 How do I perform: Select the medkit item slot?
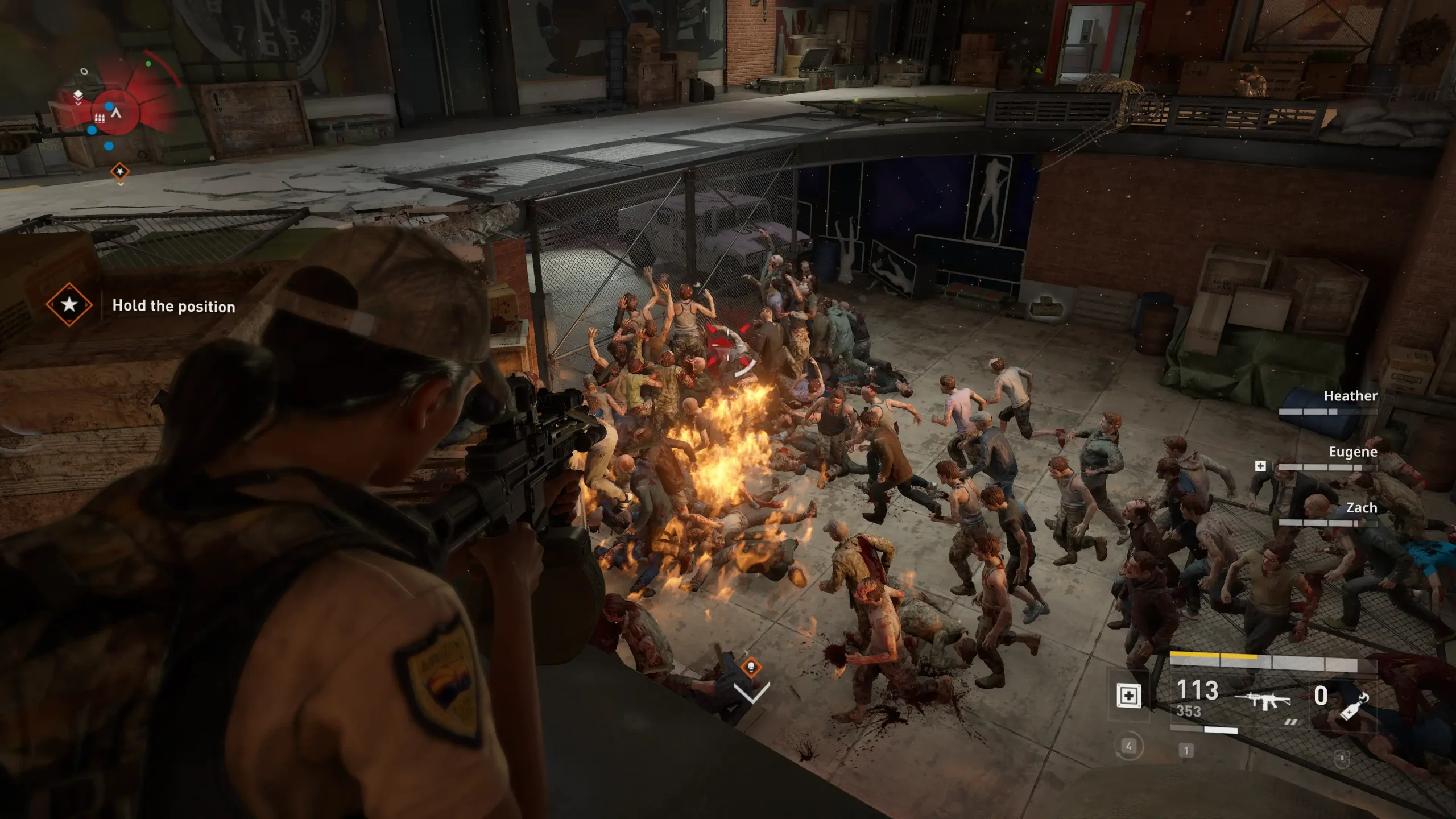pyautogui.click(x=1128, y=696)
